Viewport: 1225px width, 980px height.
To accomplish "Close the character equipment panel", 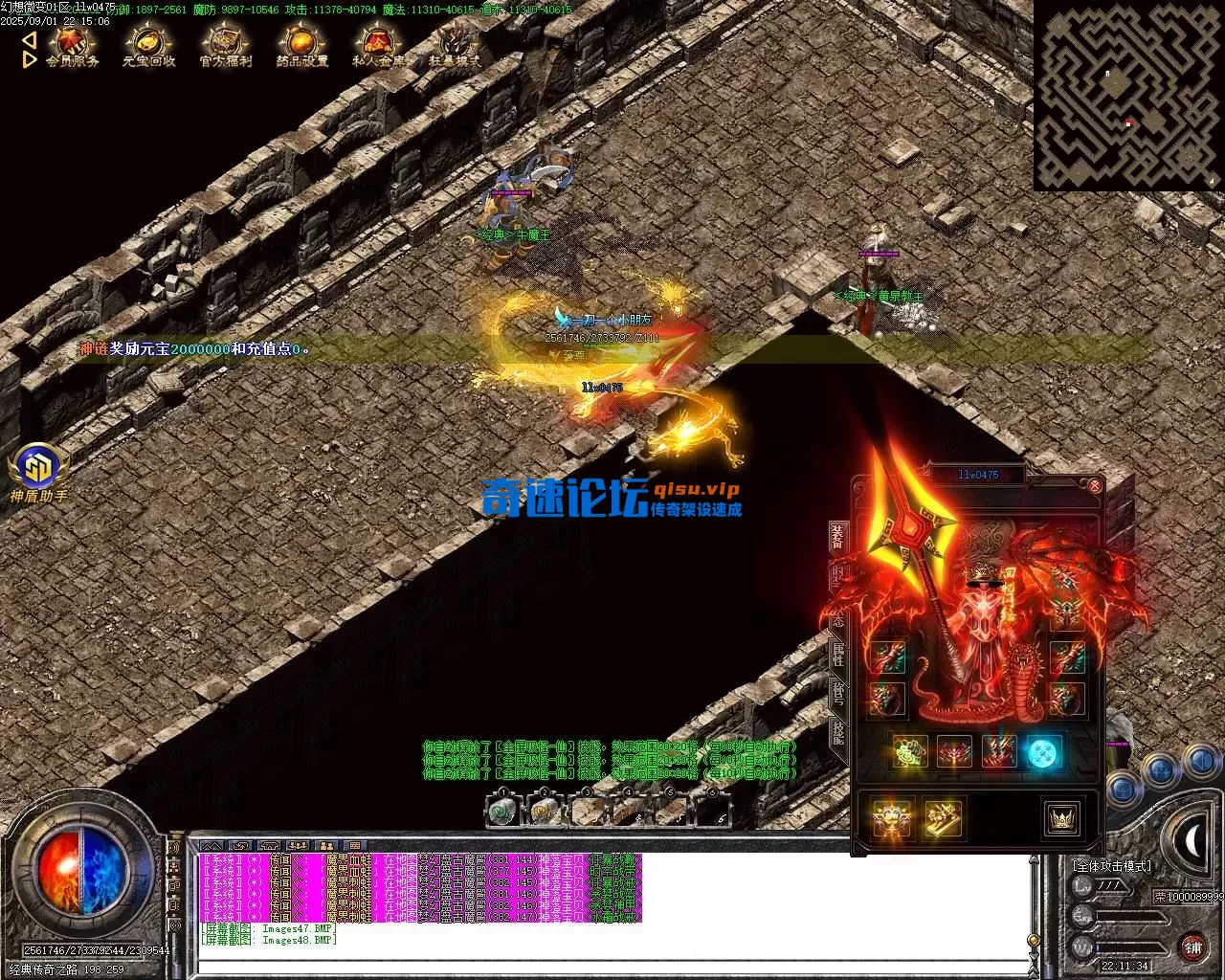I will pyautogui.click(x=1095, y=486).
